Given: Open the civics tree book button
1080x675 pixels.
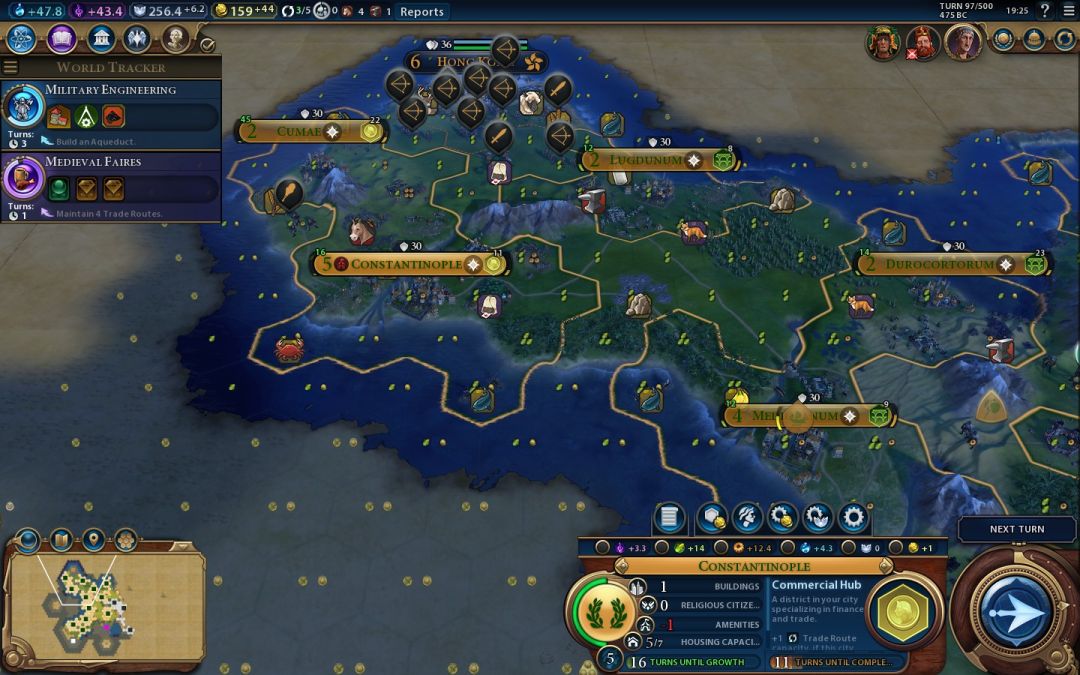Looking at the screenshot, I should (x=61, y=39).
